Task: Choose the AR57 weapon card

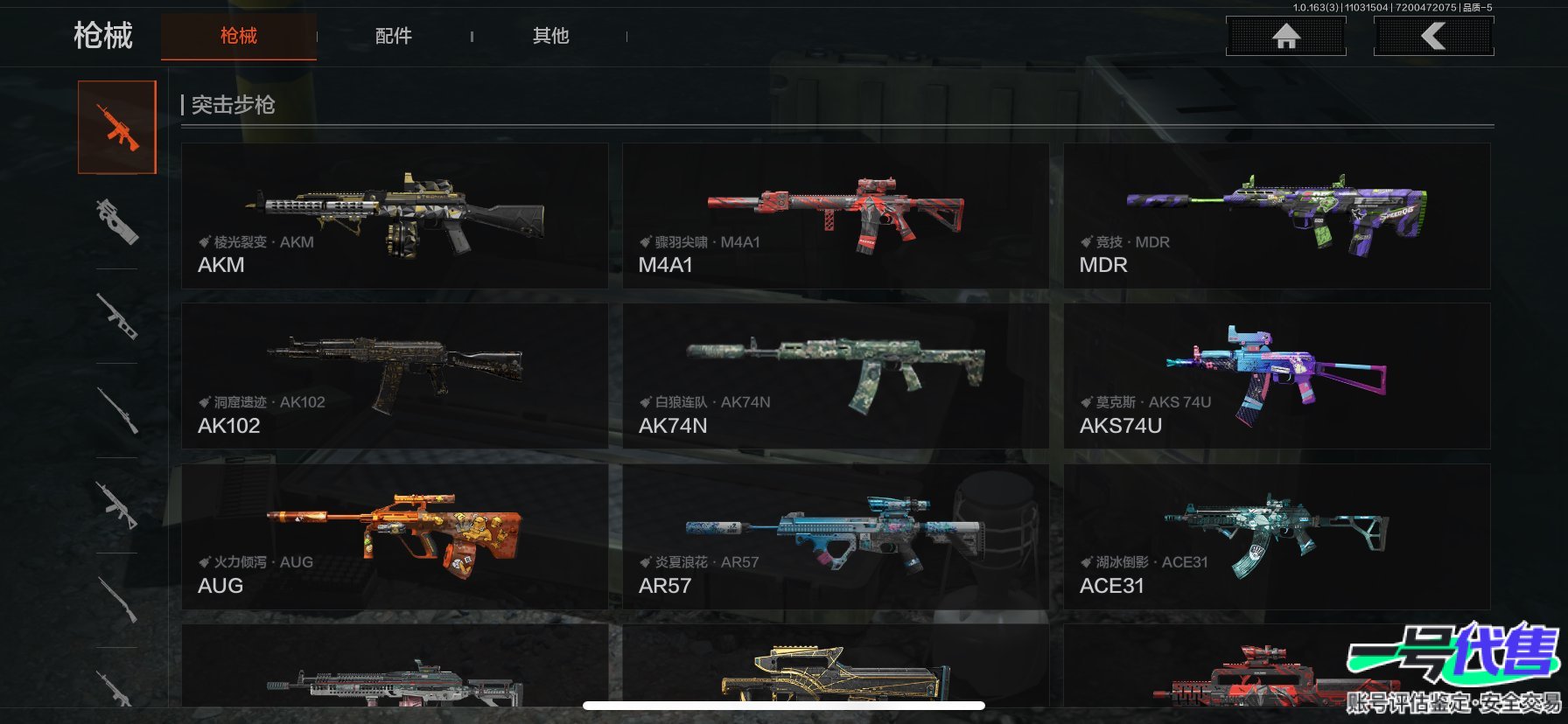Action: 835,537
